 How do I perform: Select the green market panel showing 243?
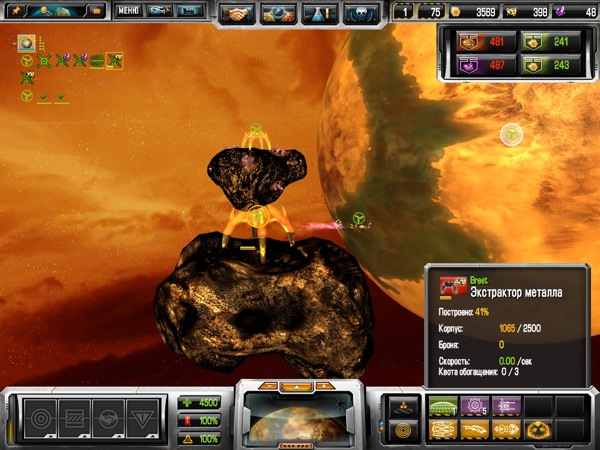[541, 65]
